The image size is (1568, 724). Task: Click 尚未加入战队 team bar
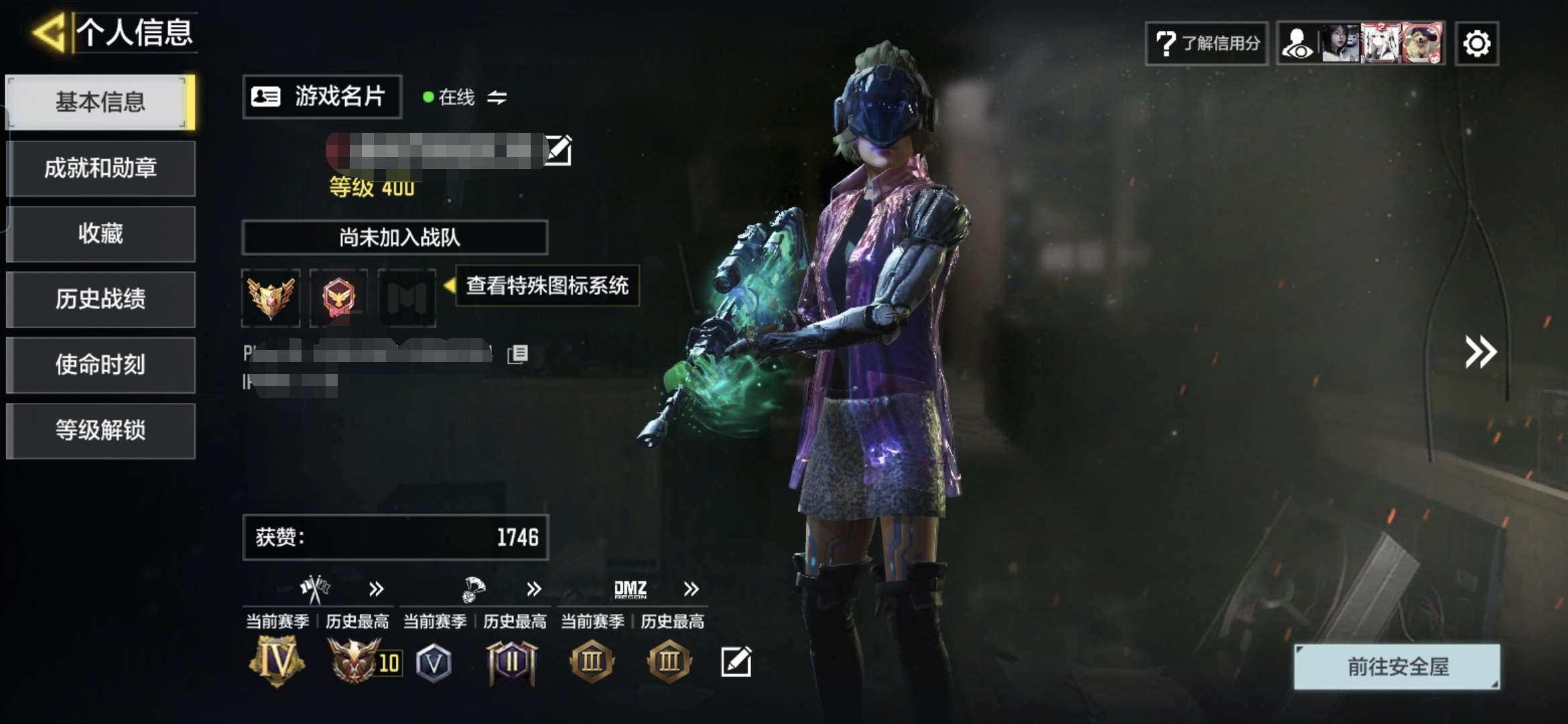point(395,237)
